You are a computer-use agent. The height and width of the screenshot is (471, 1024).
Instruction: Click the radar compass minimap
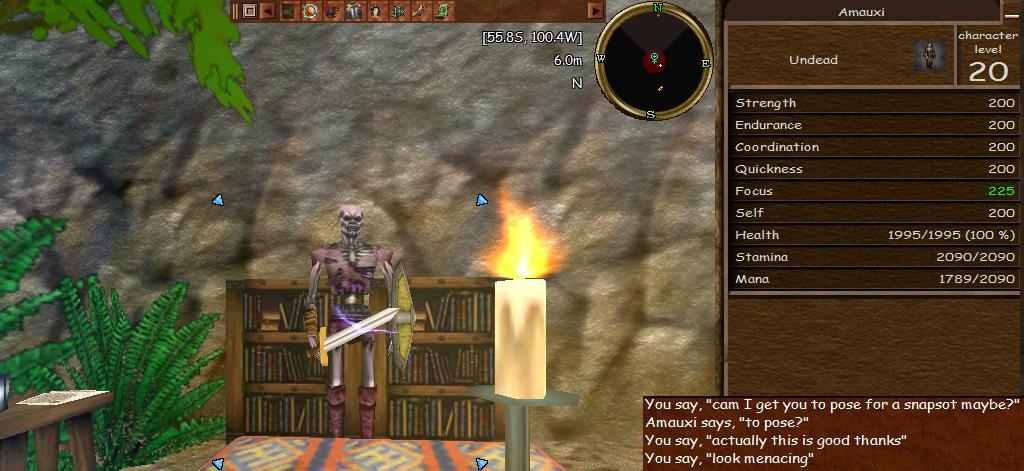click(654, 60)
